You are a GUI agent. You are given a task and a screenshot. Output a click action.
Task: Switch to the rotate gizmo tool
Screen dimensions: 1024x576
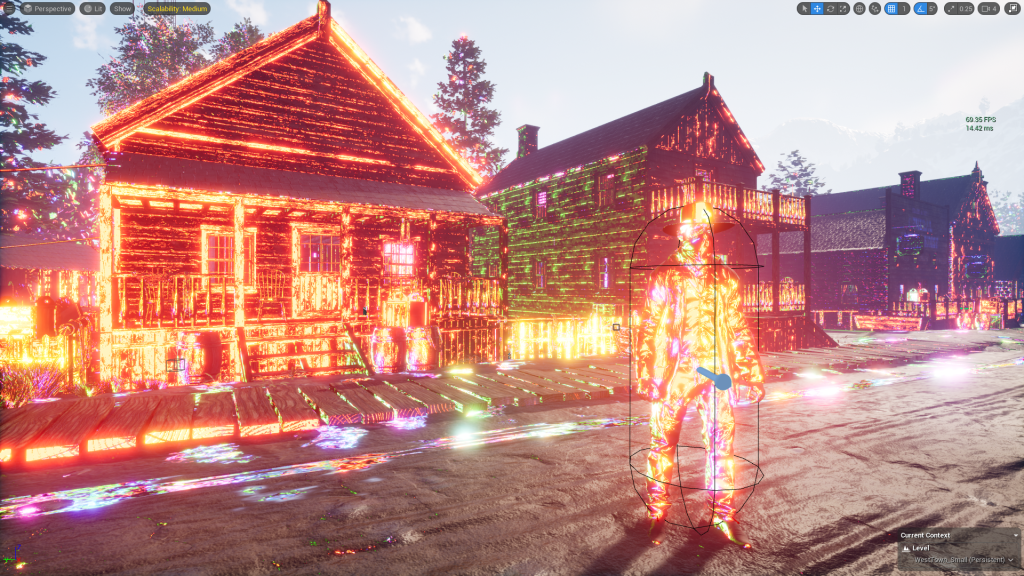tap(830, 8)
